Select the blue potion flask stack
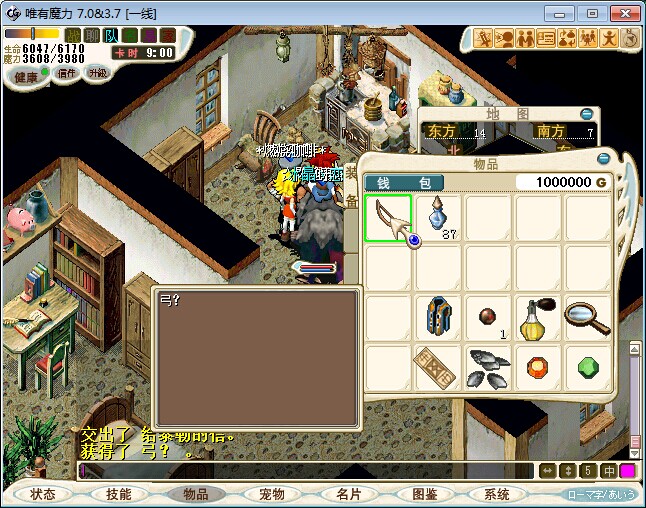This screenshot has width=646, height=508. click(438, 216)
